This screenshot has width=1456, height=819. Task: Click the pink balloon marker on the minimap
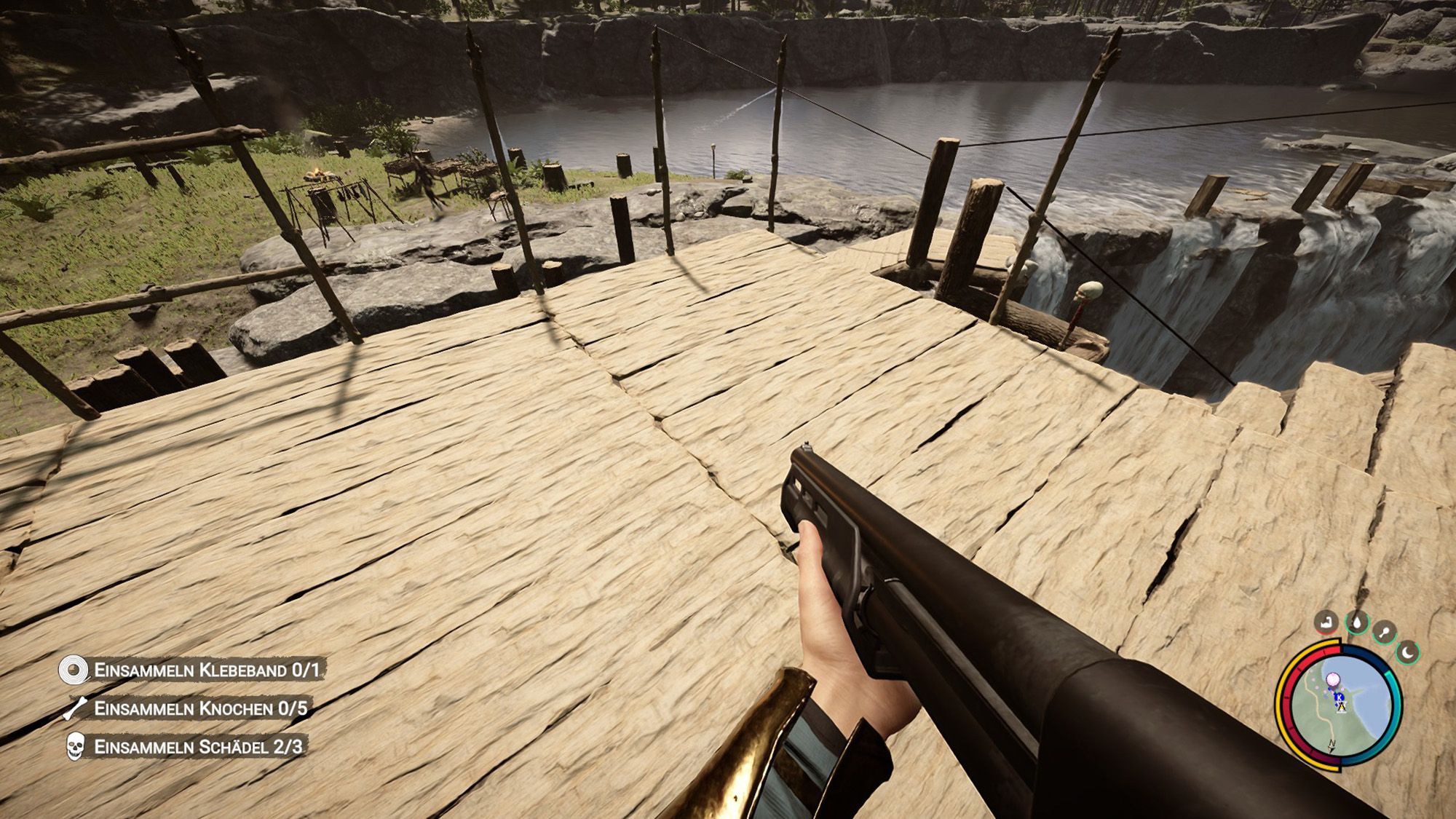click(1333, 679)
